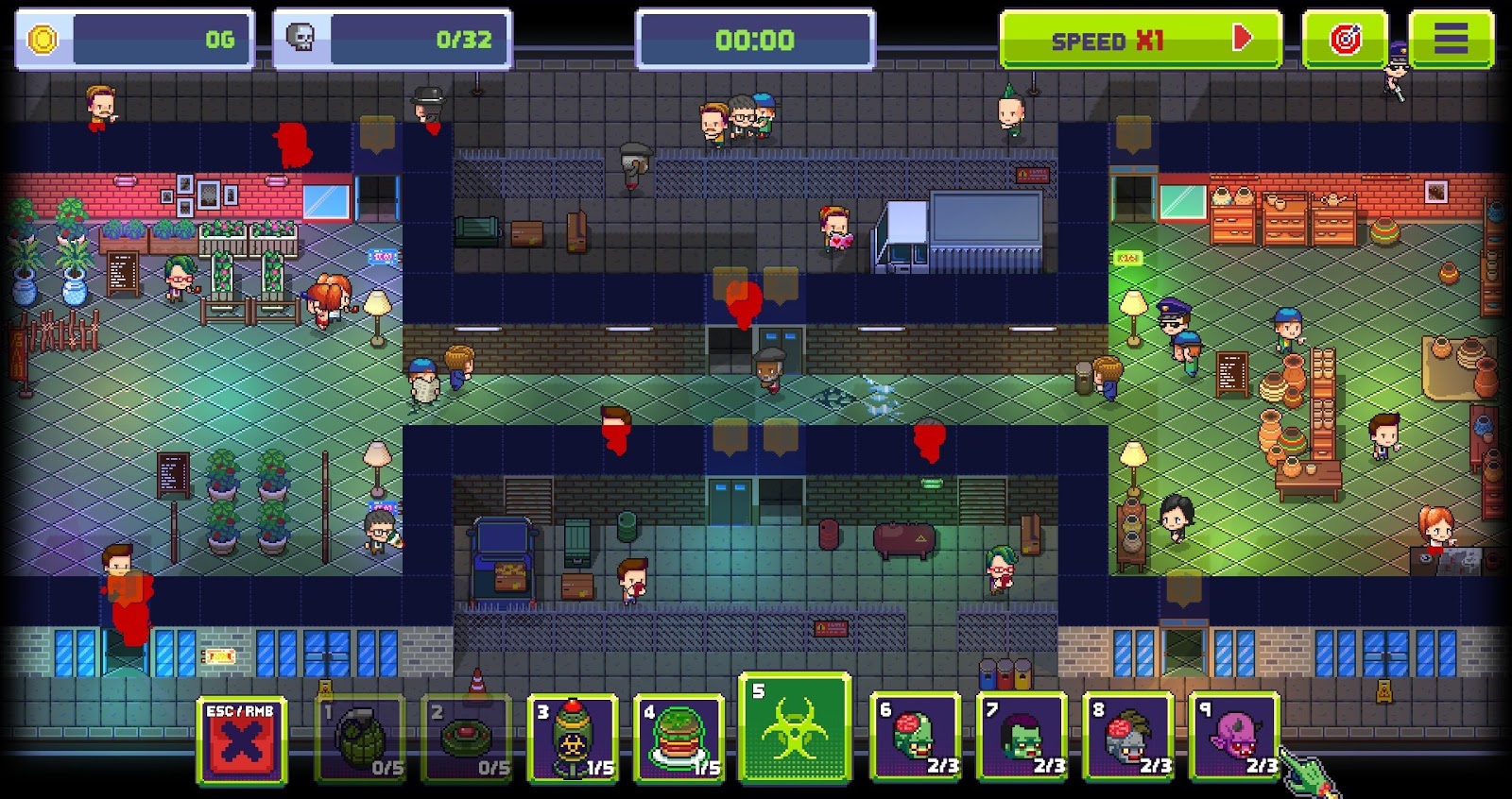Select the landmine in hotbar slot 2
The image size is (1512, 799).
(472, 741)
